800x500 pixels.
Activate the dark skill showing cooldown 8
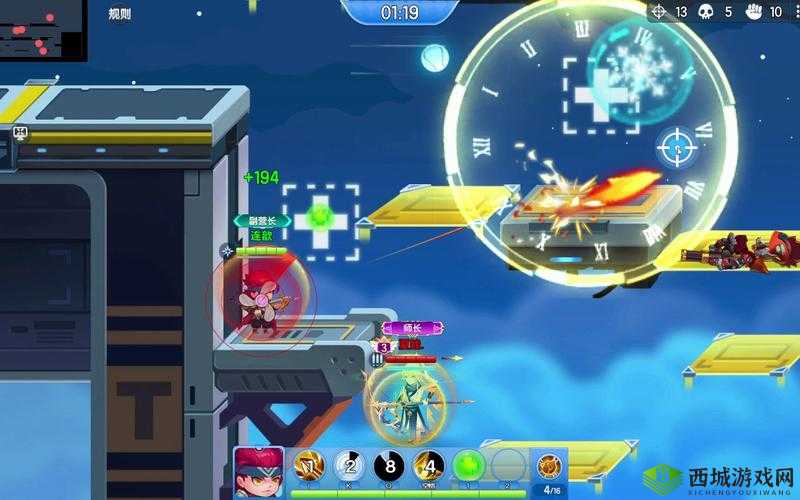pyautogui.click(x=389, y=467)
